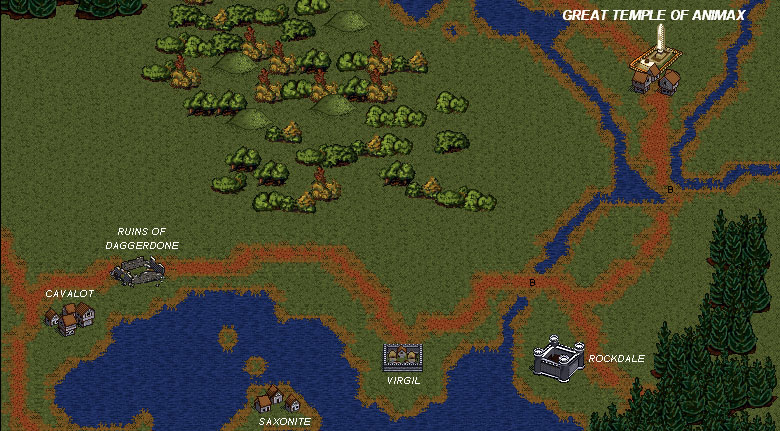Select the Virgil town marker

403,357
